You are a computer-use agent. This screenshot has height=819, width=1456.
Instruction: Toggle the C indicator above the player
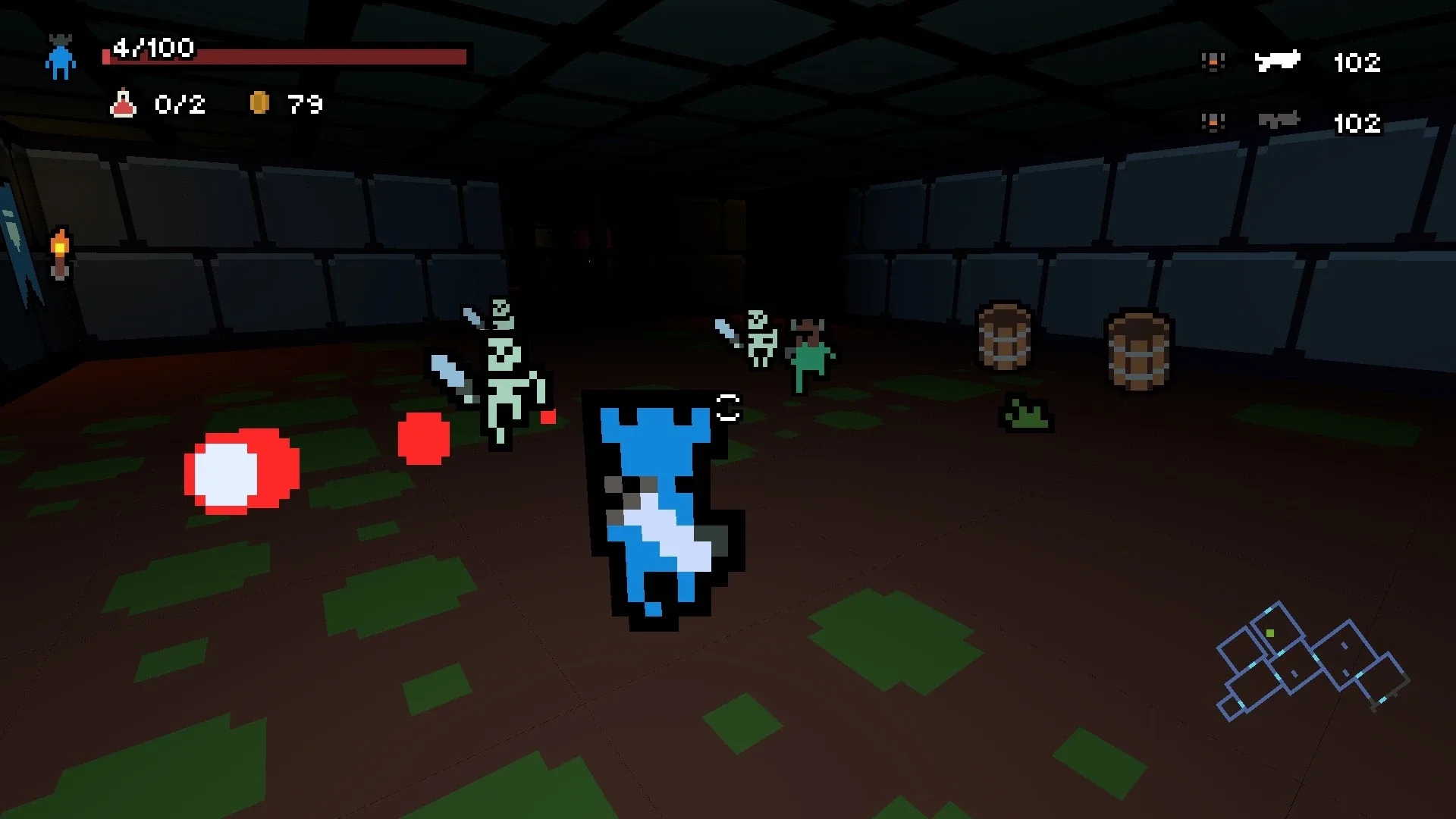click(727, 407)
